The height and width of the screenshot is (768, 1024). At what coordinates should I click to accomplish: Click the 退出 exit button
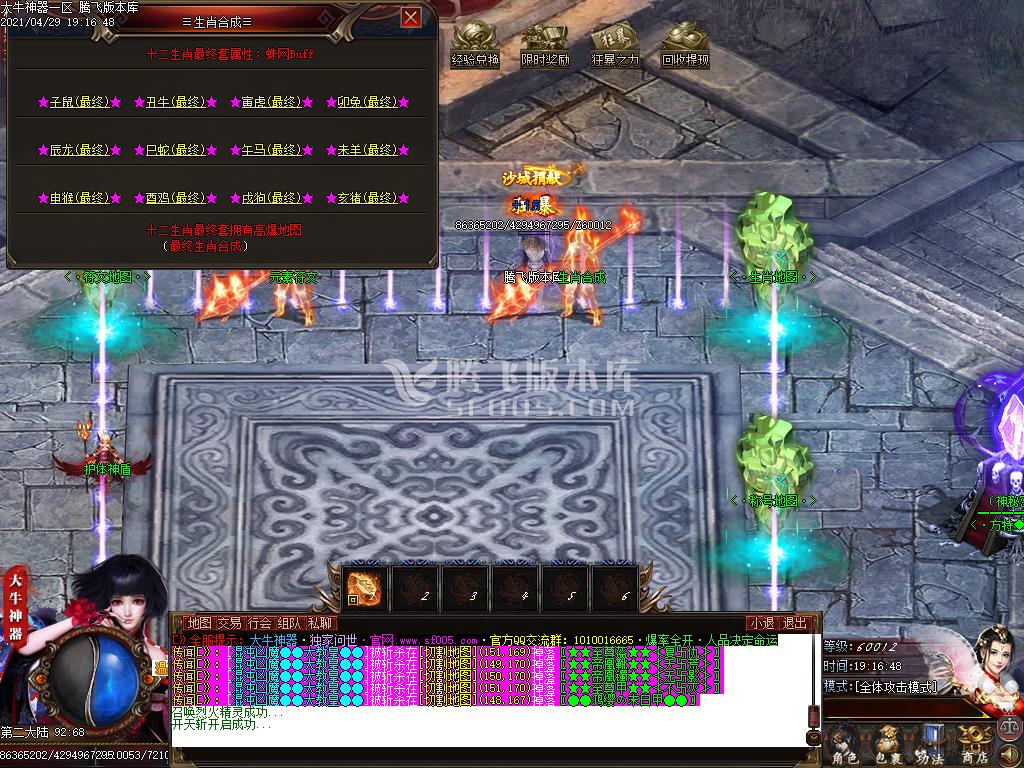(x=795, y=623)
